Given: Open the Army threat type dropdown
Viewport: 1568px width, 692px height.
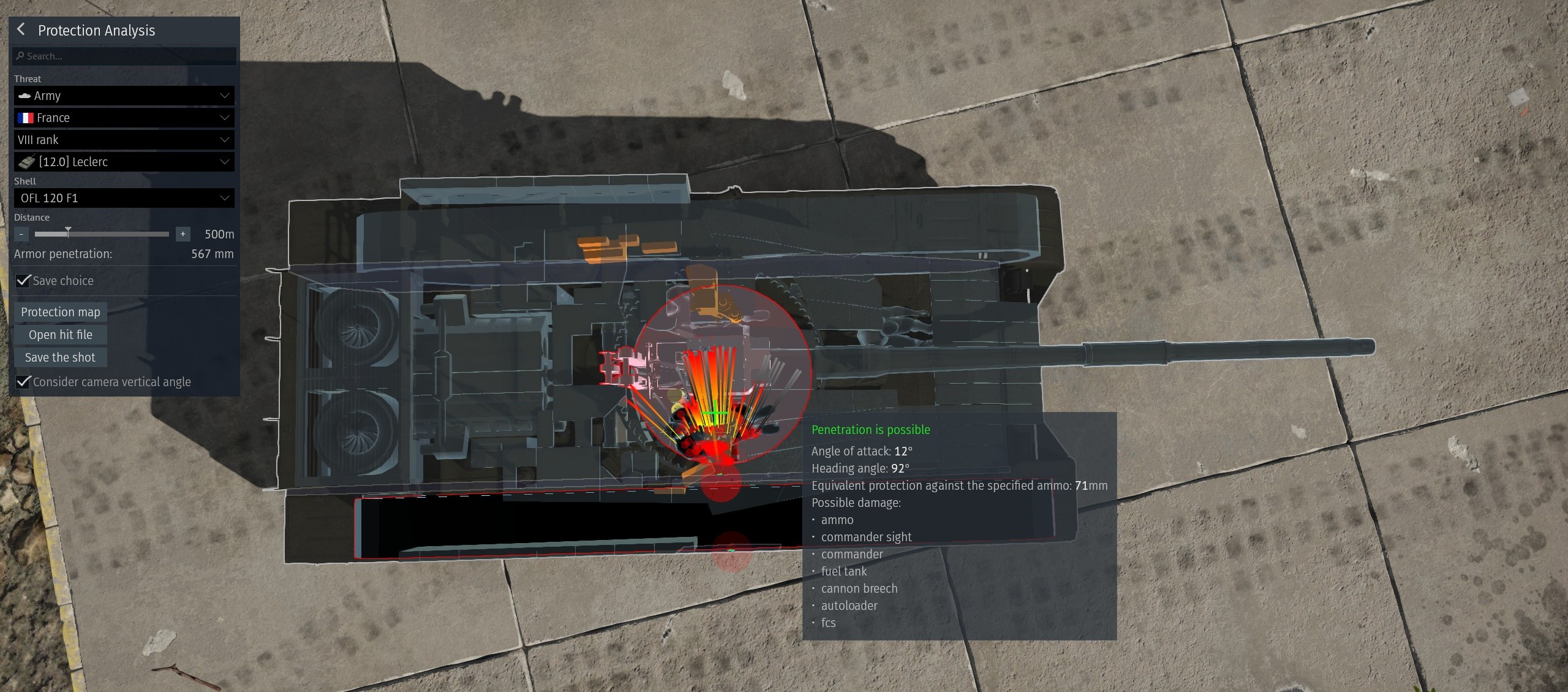Looking at the screenshot, I should coord(124,96).
